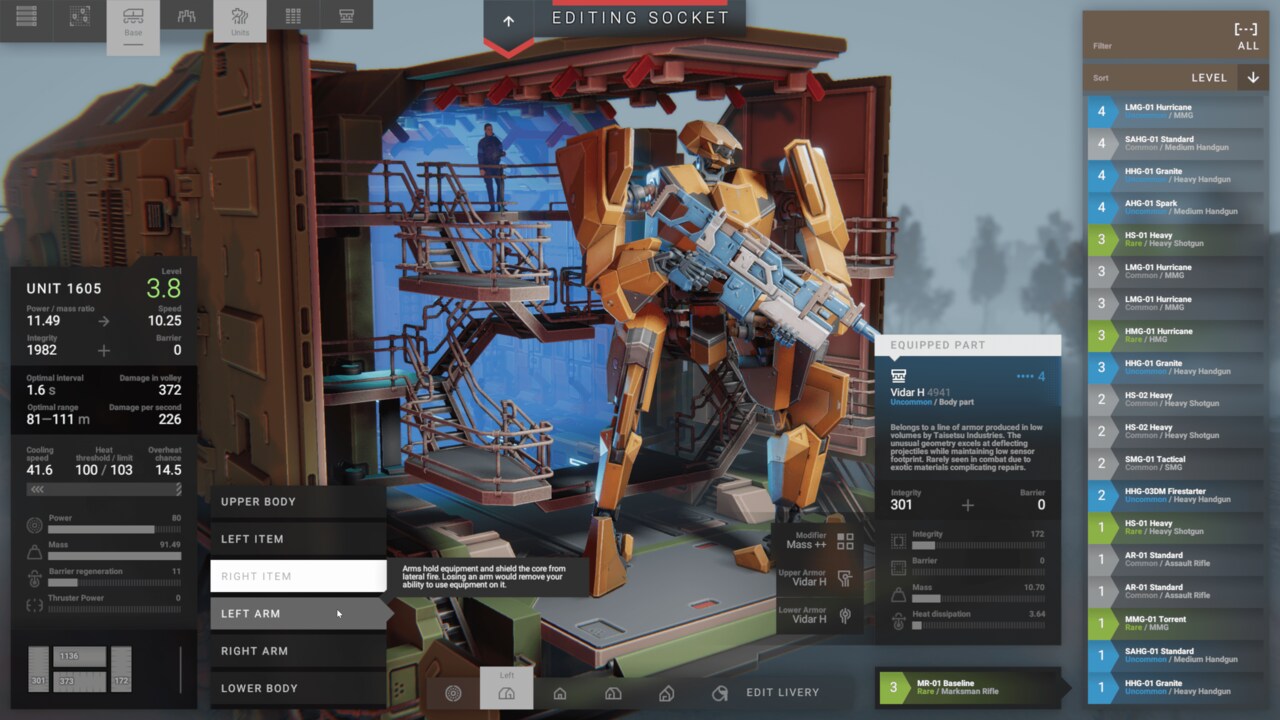The height and width of the screenshot is (720, 1280).
Task: Click the paint bucket icon near Edit Livery
Action: coord(718,692)
